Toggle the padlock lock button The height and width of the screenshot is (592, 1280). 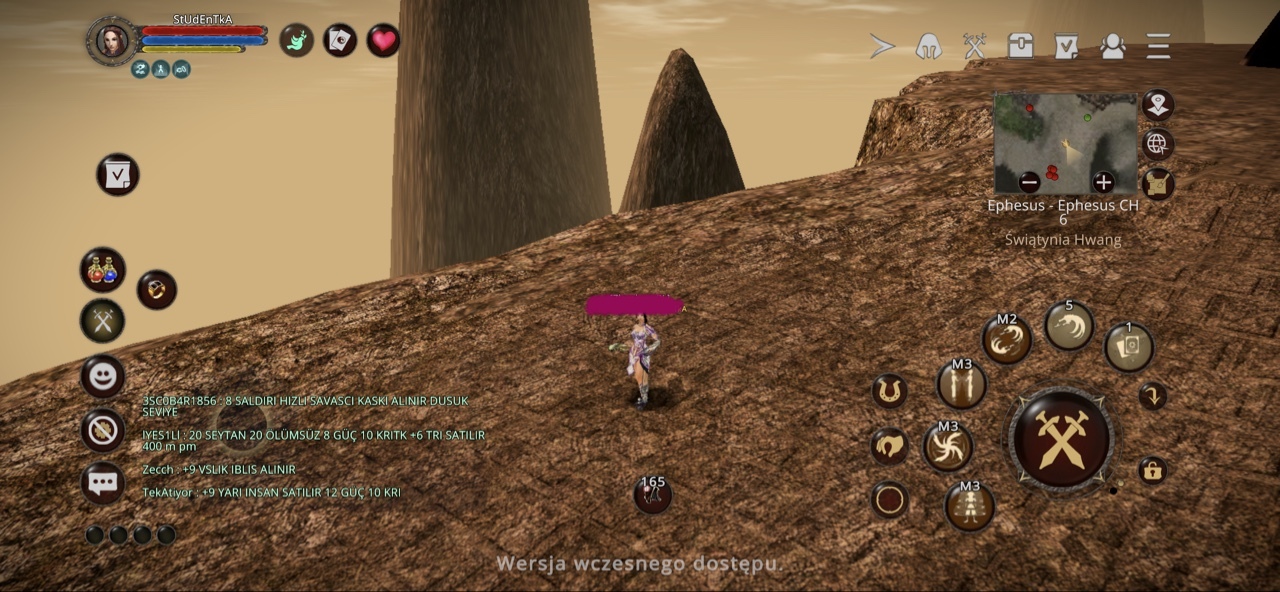tap(1152, 470)
